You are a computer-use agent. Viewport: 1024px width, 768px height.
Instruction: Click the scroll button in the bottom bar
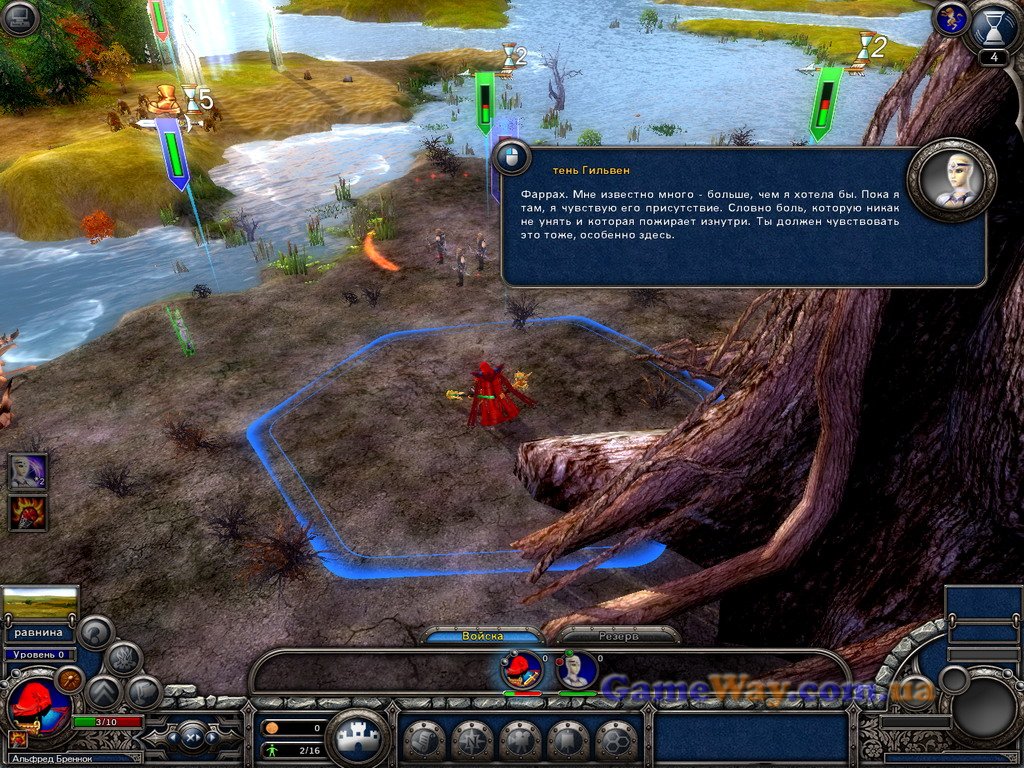tap(424, 741)
